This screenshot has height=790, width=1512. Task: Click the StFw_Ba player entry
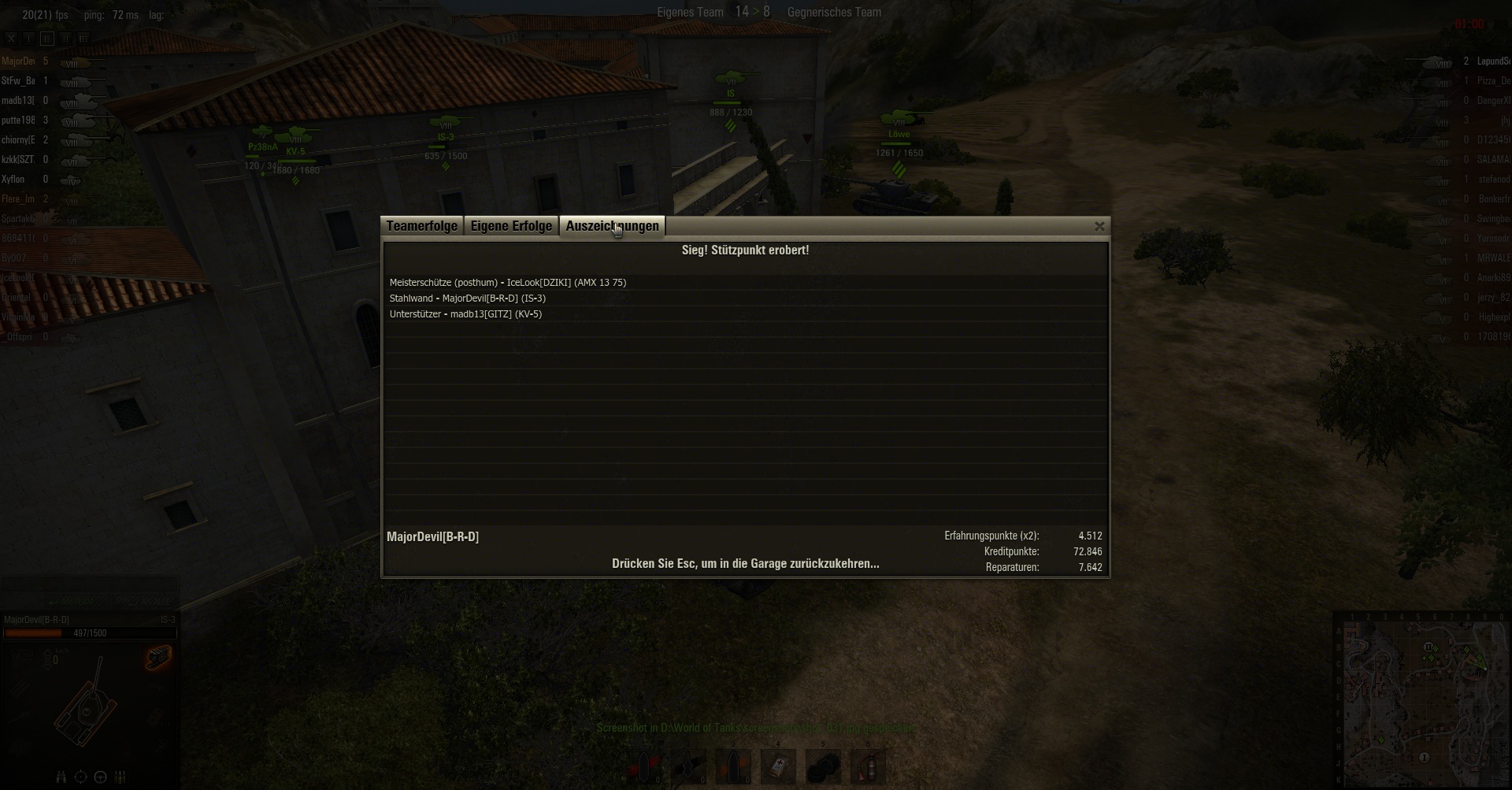[18, 81]
